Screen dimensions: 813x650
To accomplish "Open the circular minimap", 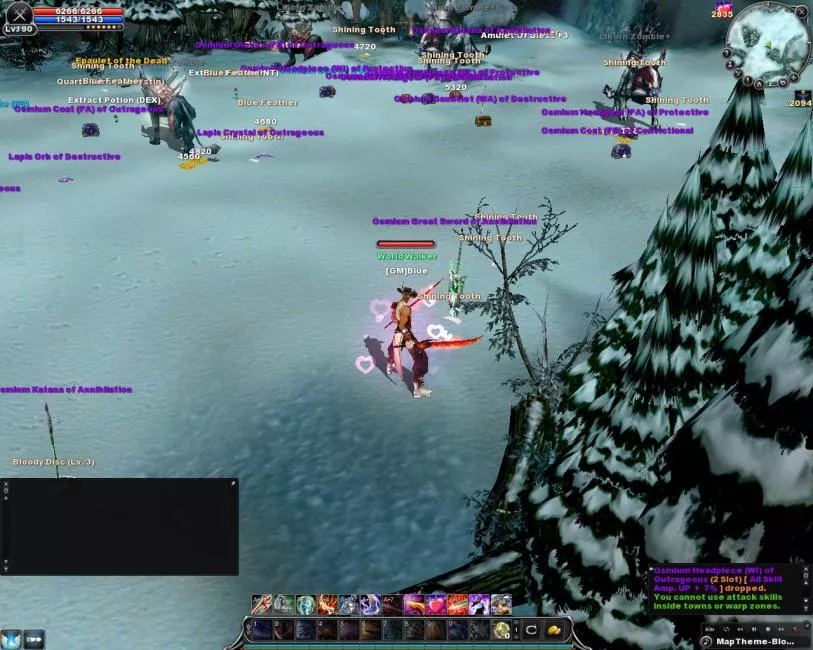I will [768, 43].
